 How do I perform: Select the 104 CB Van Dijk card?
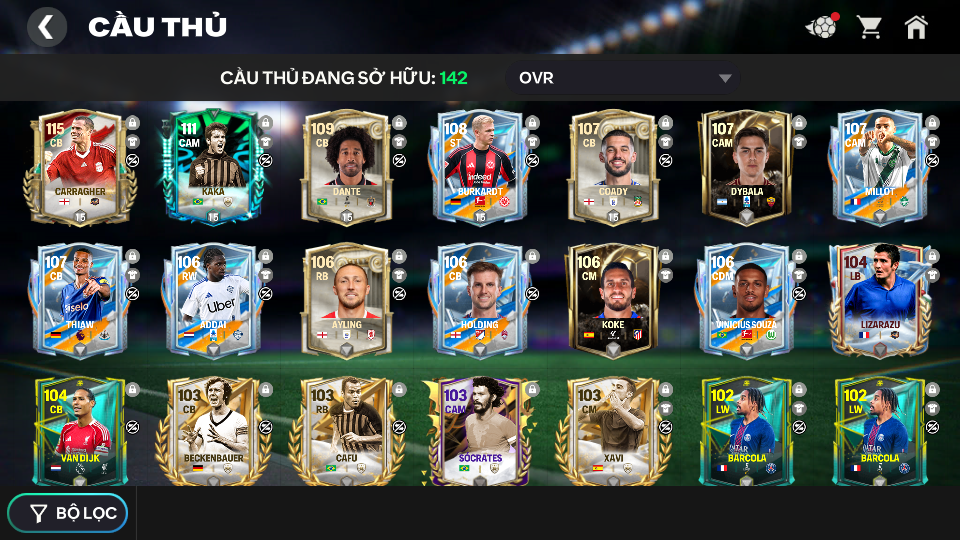[x=78, y=430]
